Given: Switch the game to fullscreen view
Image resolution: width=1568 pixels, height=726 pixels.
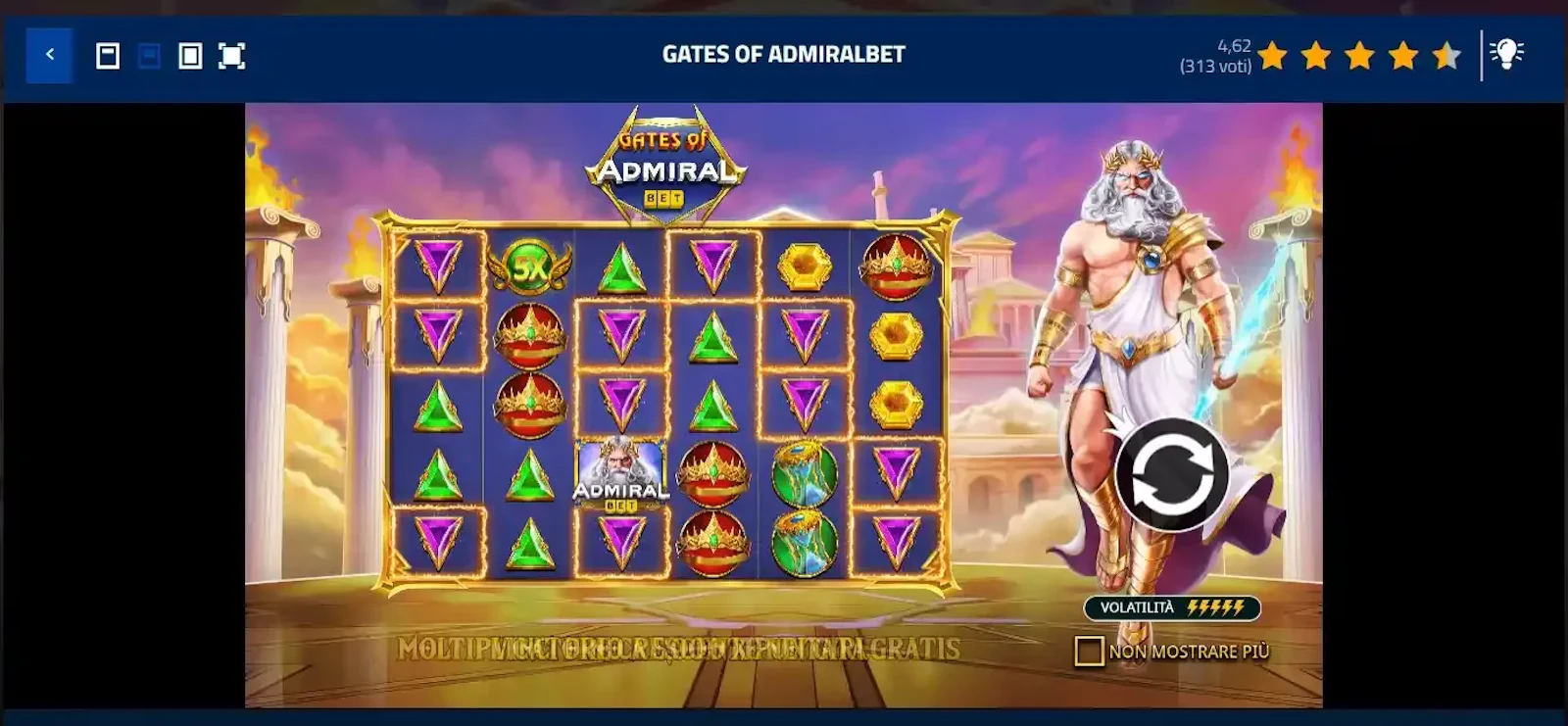Looking at the screenshot, I should 231,56.
